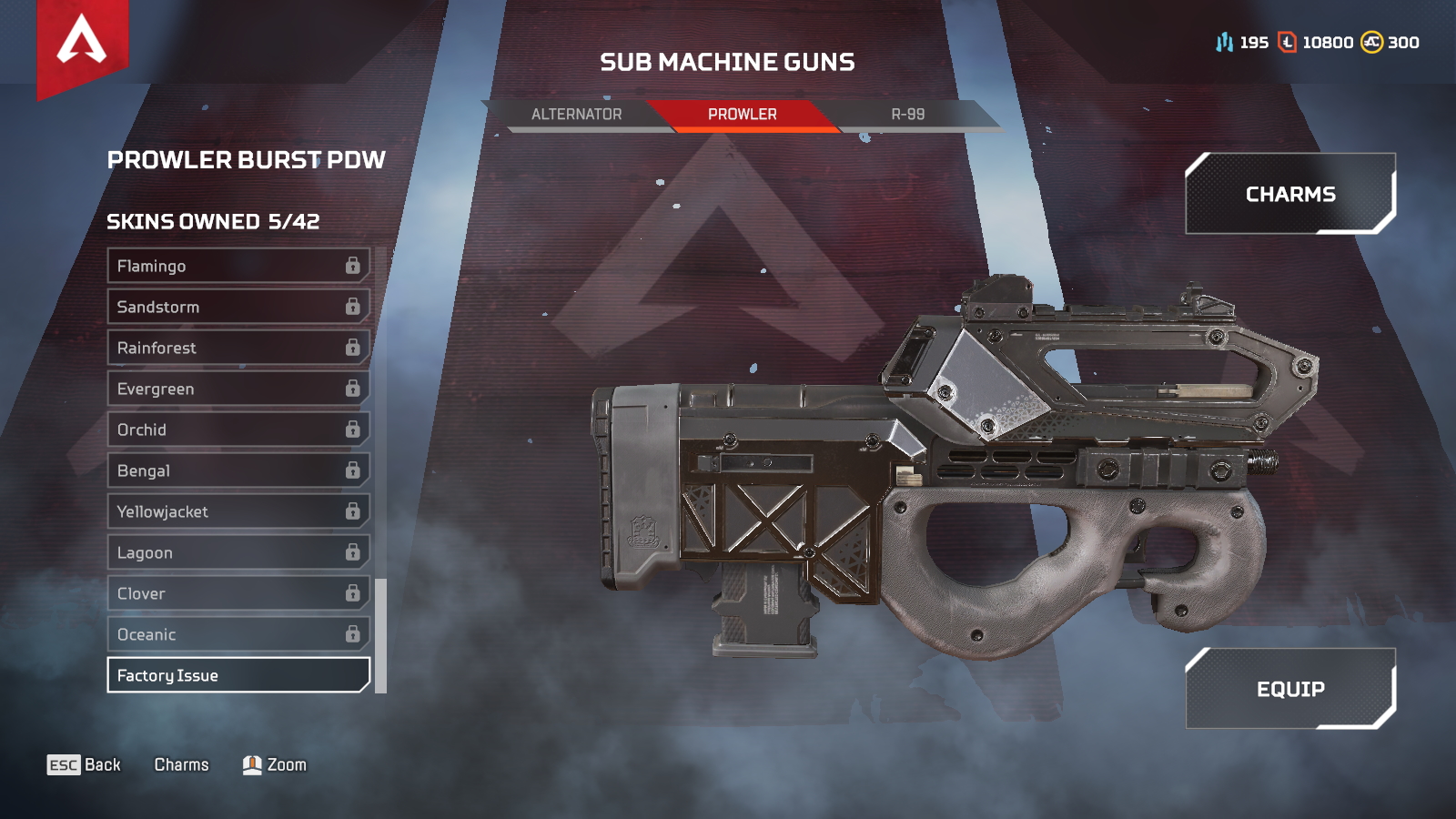The image size is (1456, 819).
Task: Click the orange Legend Tokens icon
Action: pos(1286,42)
